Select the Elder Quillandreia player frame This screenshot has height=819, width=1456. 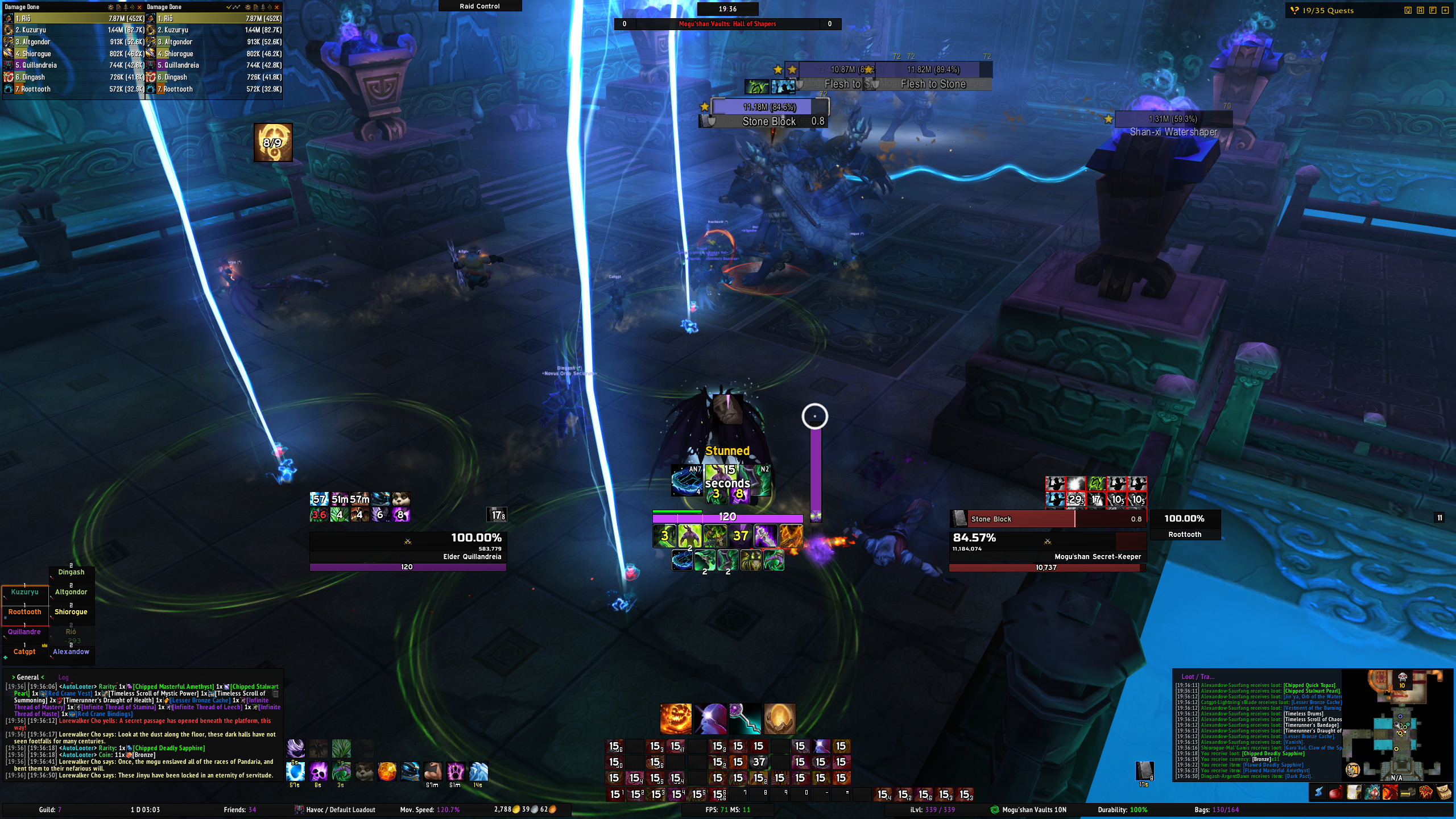[407, 546]
